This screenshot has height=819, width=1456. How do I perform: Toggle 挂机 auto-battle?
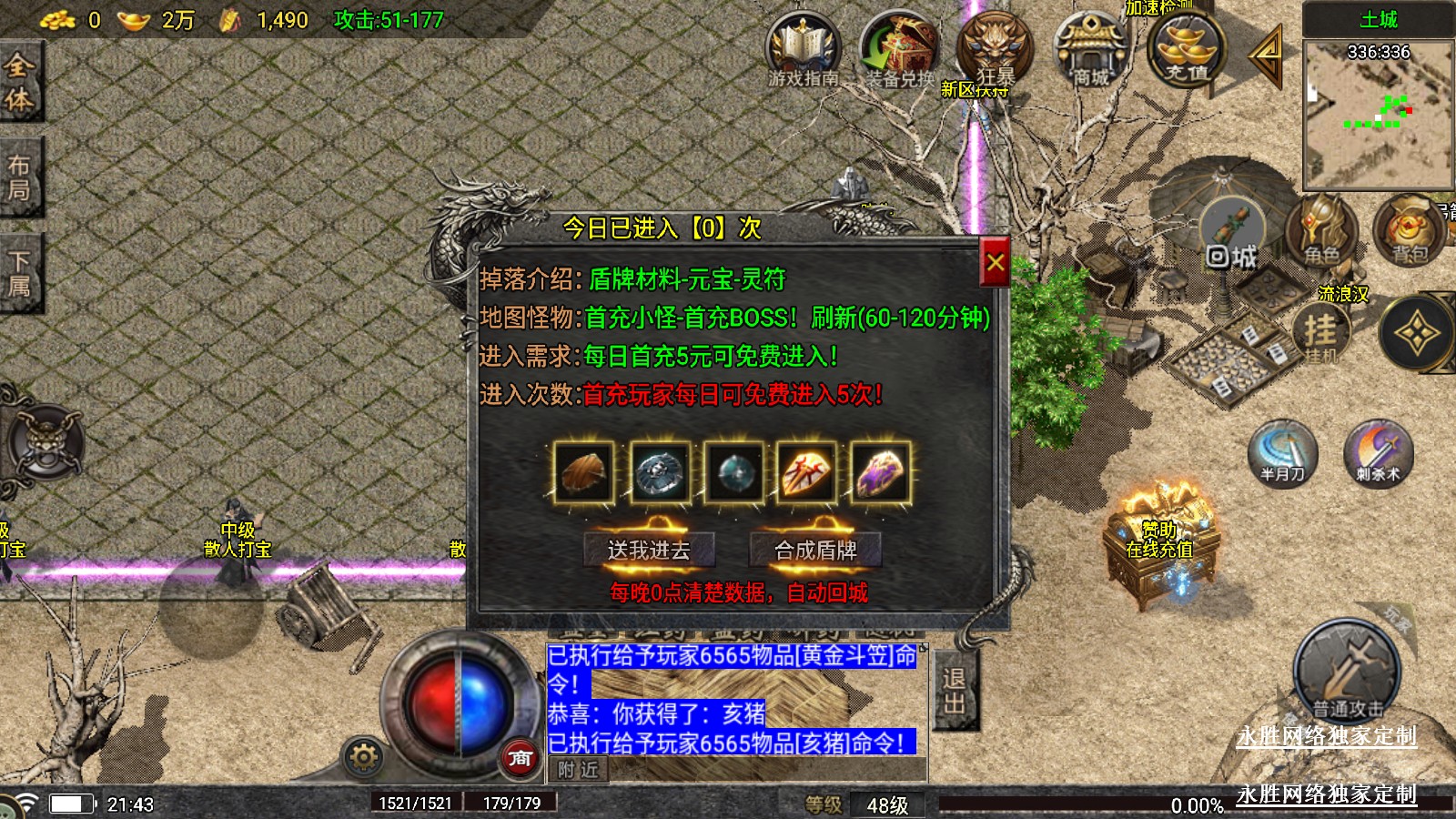(1321, 333)
